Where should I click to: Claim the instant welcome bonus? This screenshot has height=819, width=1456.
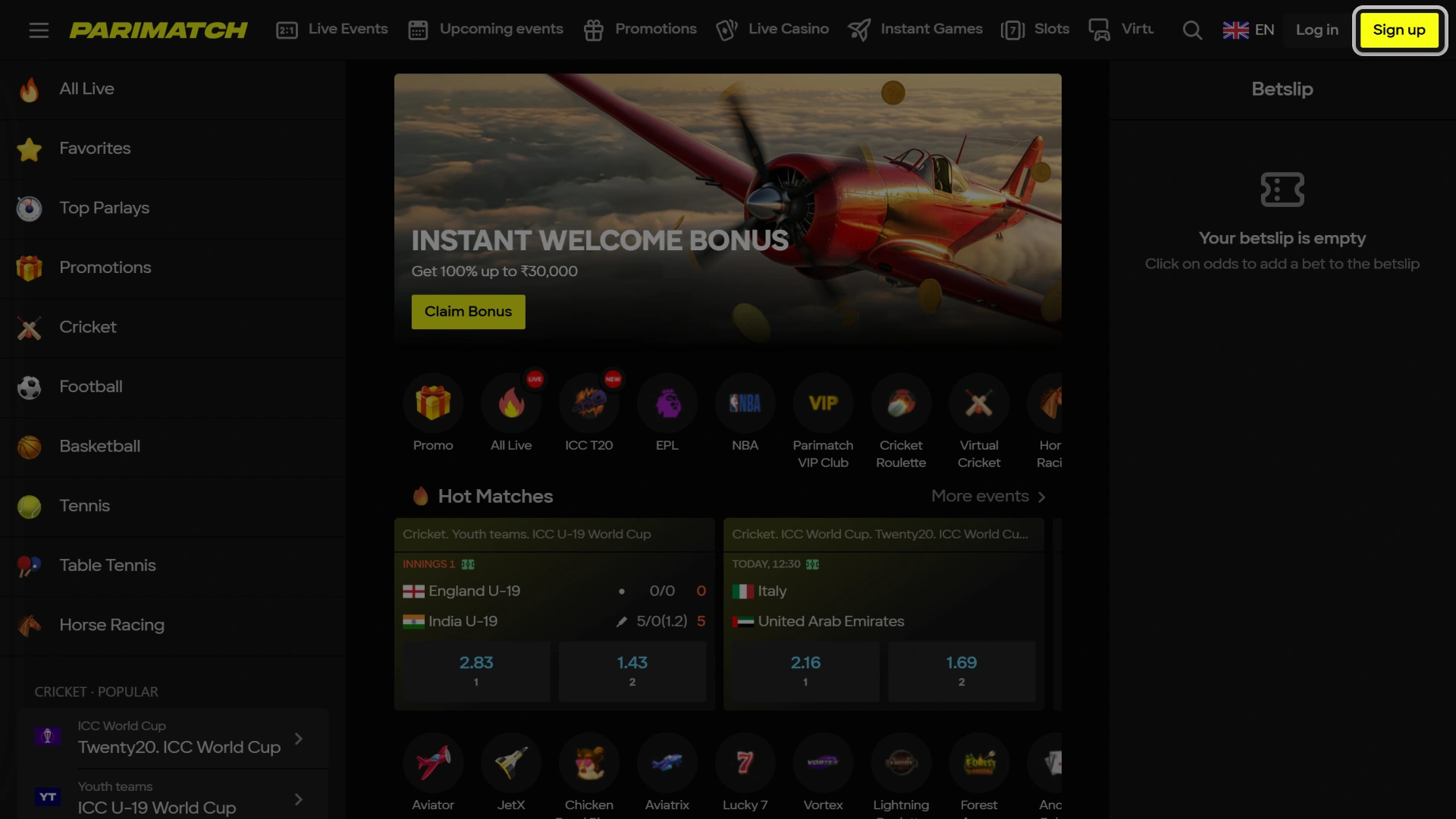(467, 312)
